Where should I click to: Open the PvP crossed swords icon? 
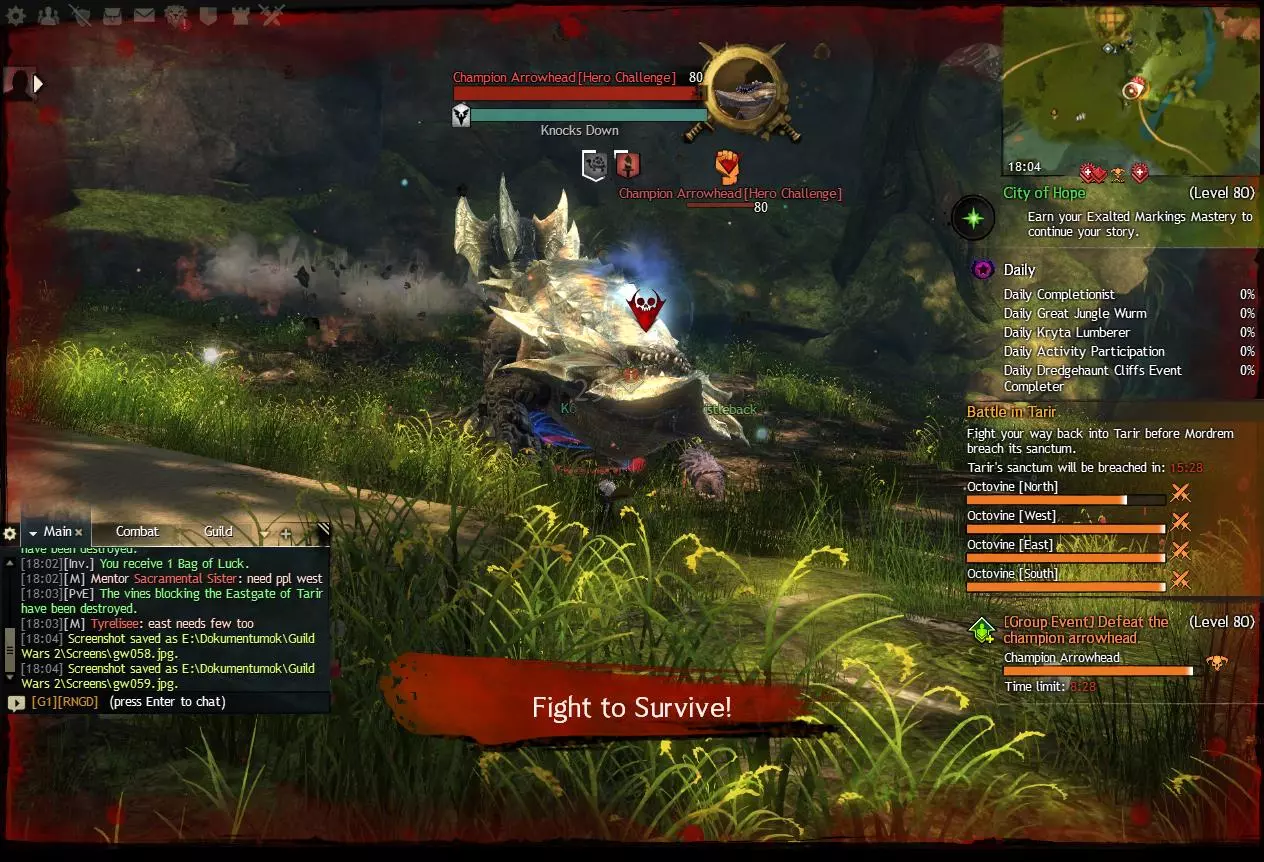click(271, 15)
